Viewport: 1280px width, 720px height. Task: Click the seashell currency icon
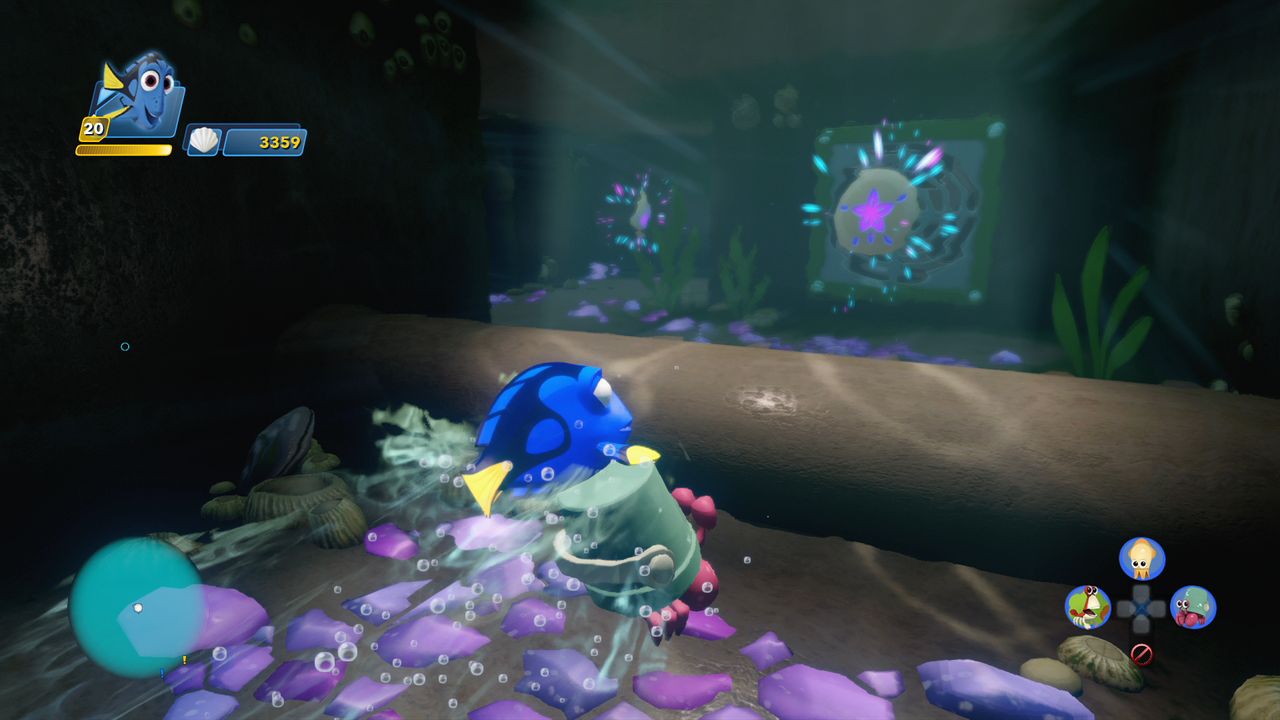click(204, 141)
